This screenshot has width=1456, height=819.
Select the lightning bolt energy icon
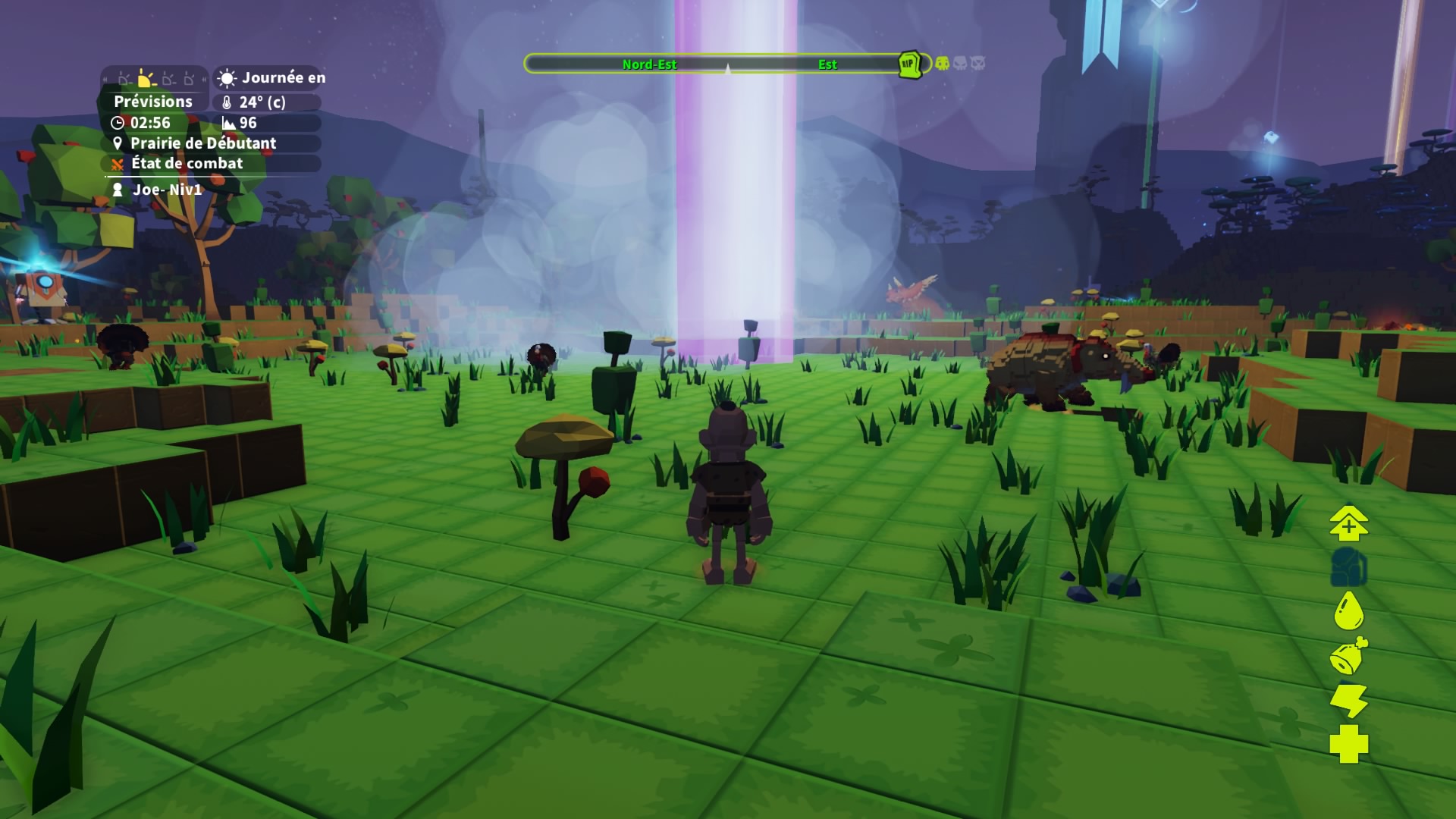[1348, 700]
